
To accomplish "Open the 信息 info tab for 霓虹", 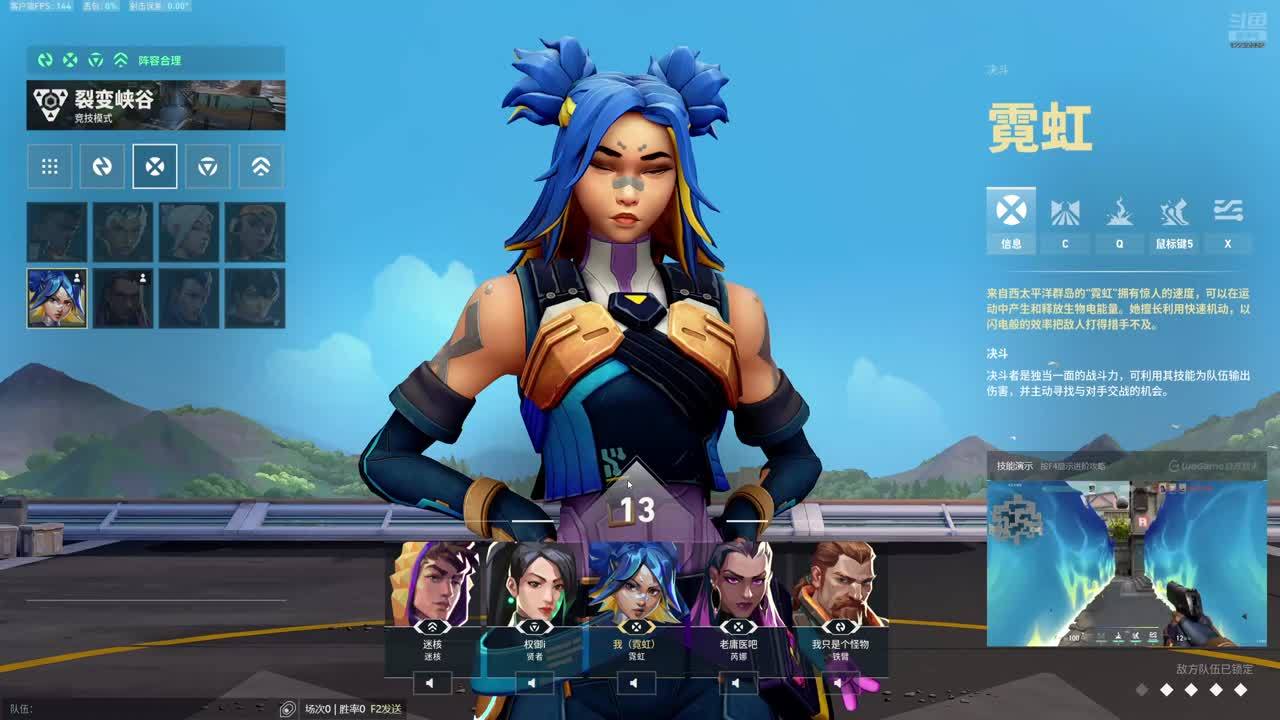I will click(1011, 220).
